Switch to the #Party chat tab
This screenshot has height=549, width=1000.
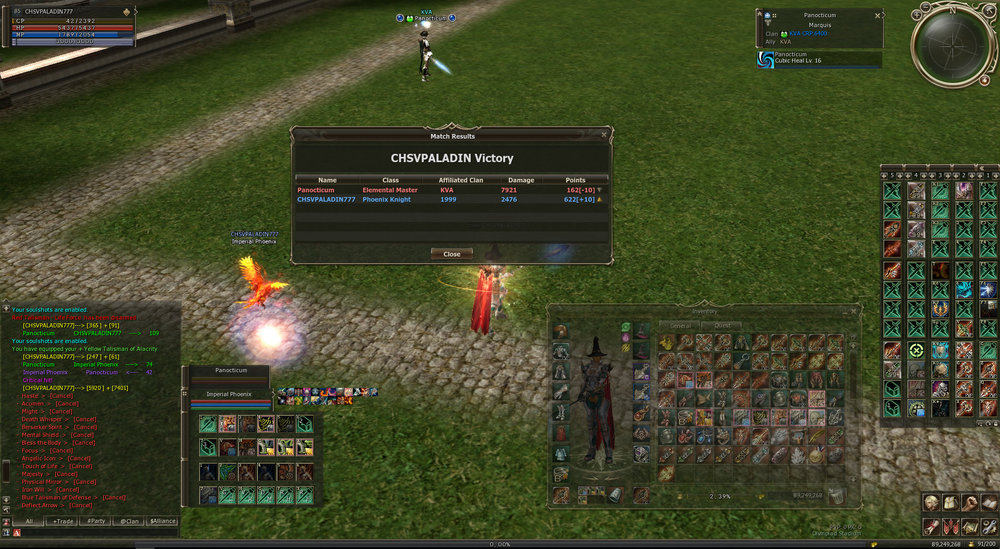pos(96,521)
